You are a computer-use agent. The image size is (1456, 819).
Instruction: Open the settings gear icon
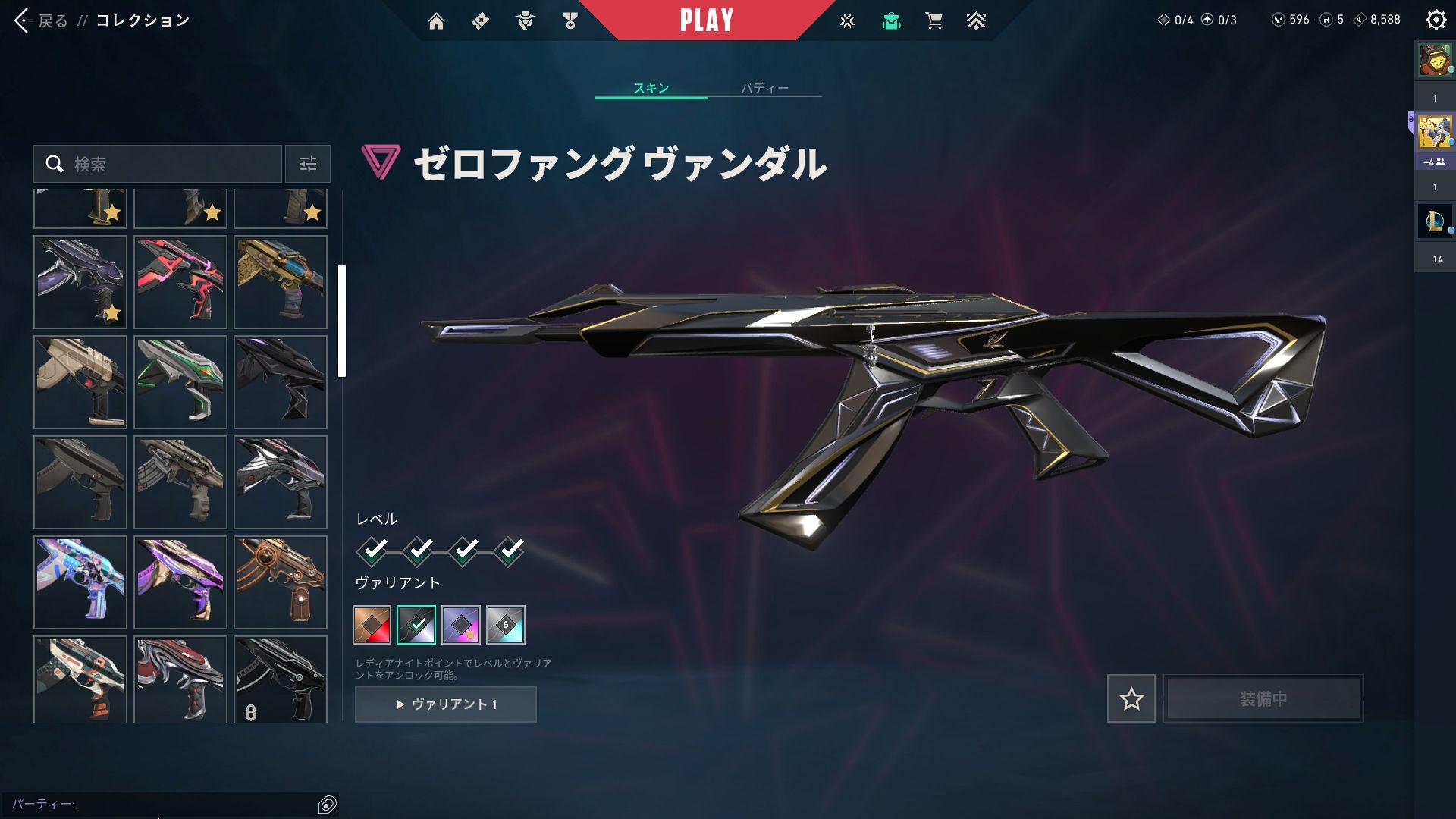[x=1436, y=20]
